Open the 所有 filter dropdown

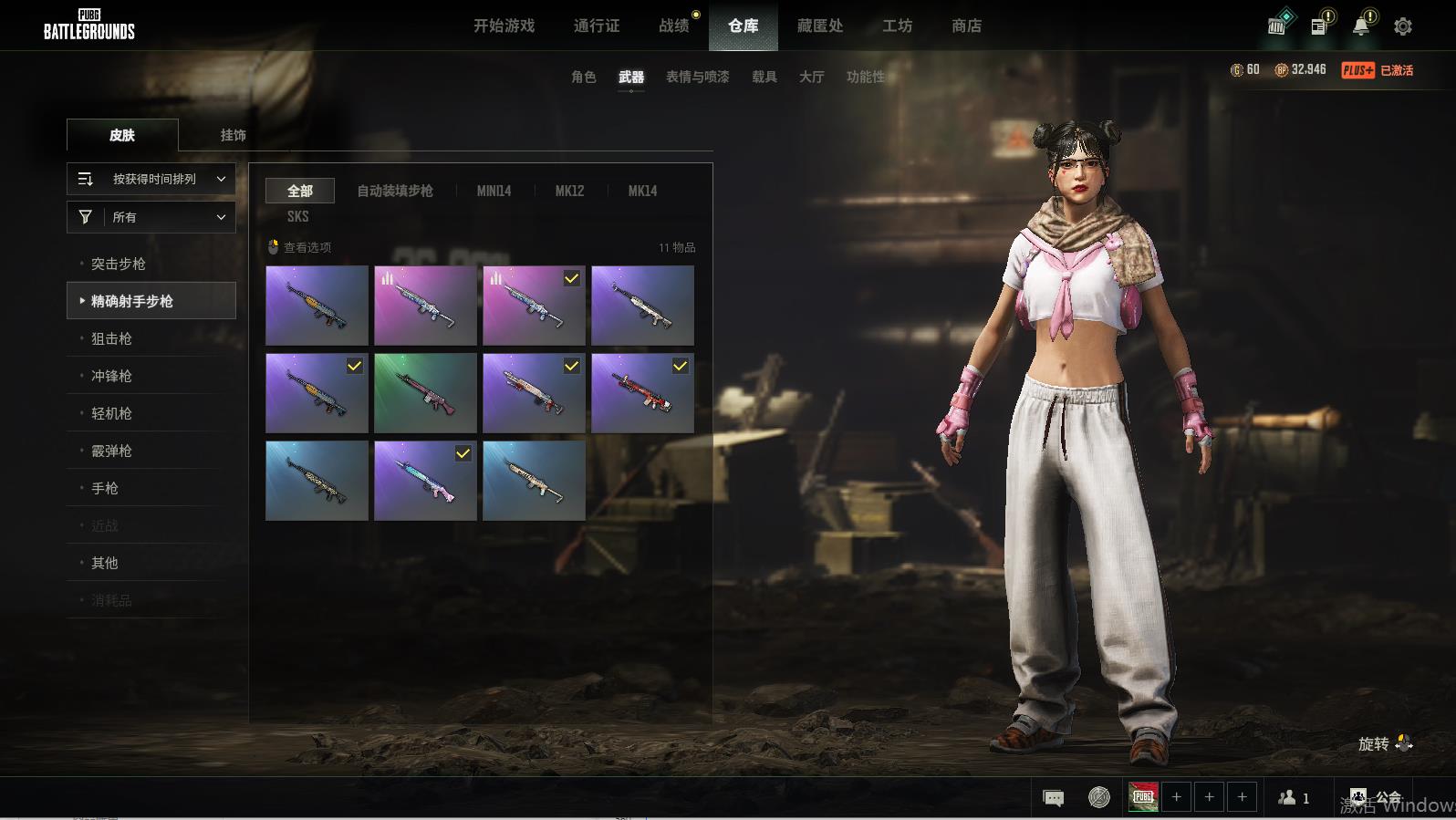151,217
